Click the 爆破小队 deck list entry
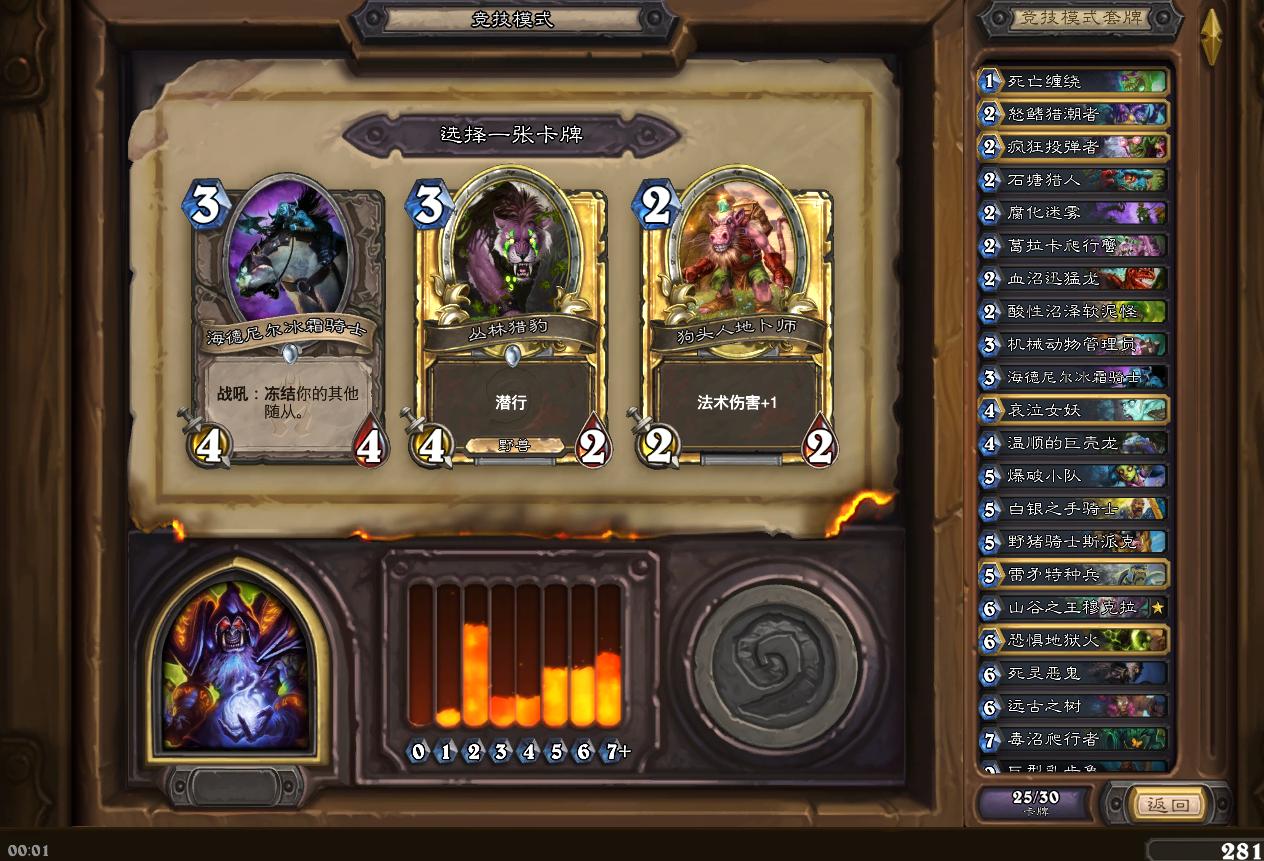 coord(1072,476)
